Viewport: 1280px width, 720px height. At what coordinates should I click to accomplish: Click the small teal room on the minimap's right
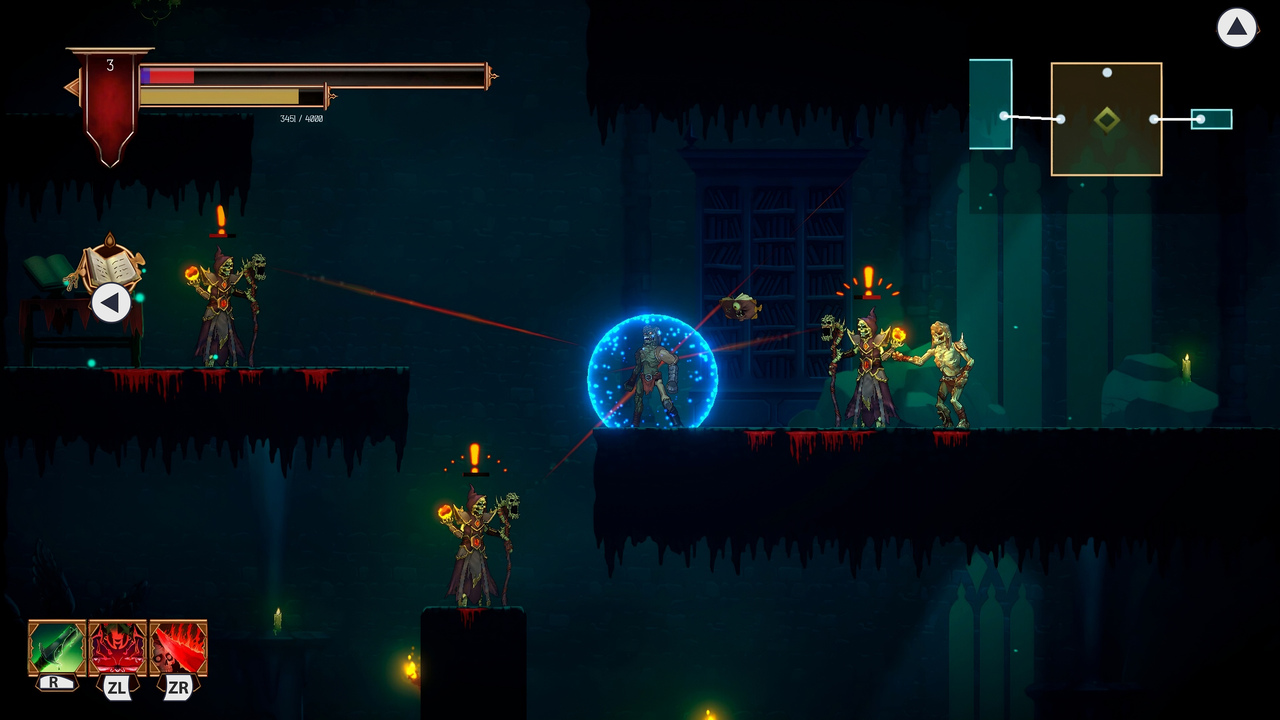(1212, 119)
